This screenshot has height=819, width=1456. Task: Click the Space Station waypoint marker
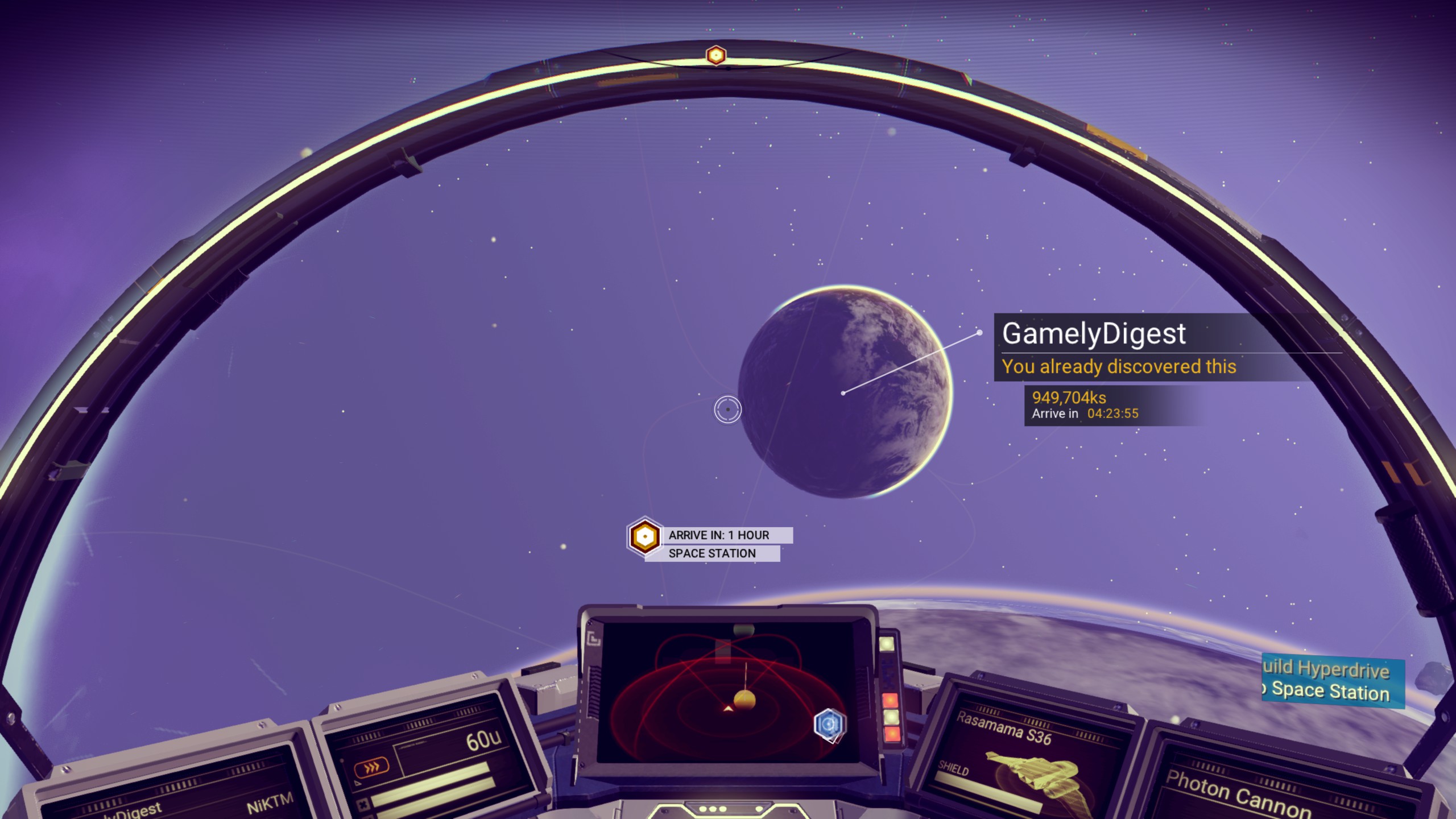tap(644, 536)
